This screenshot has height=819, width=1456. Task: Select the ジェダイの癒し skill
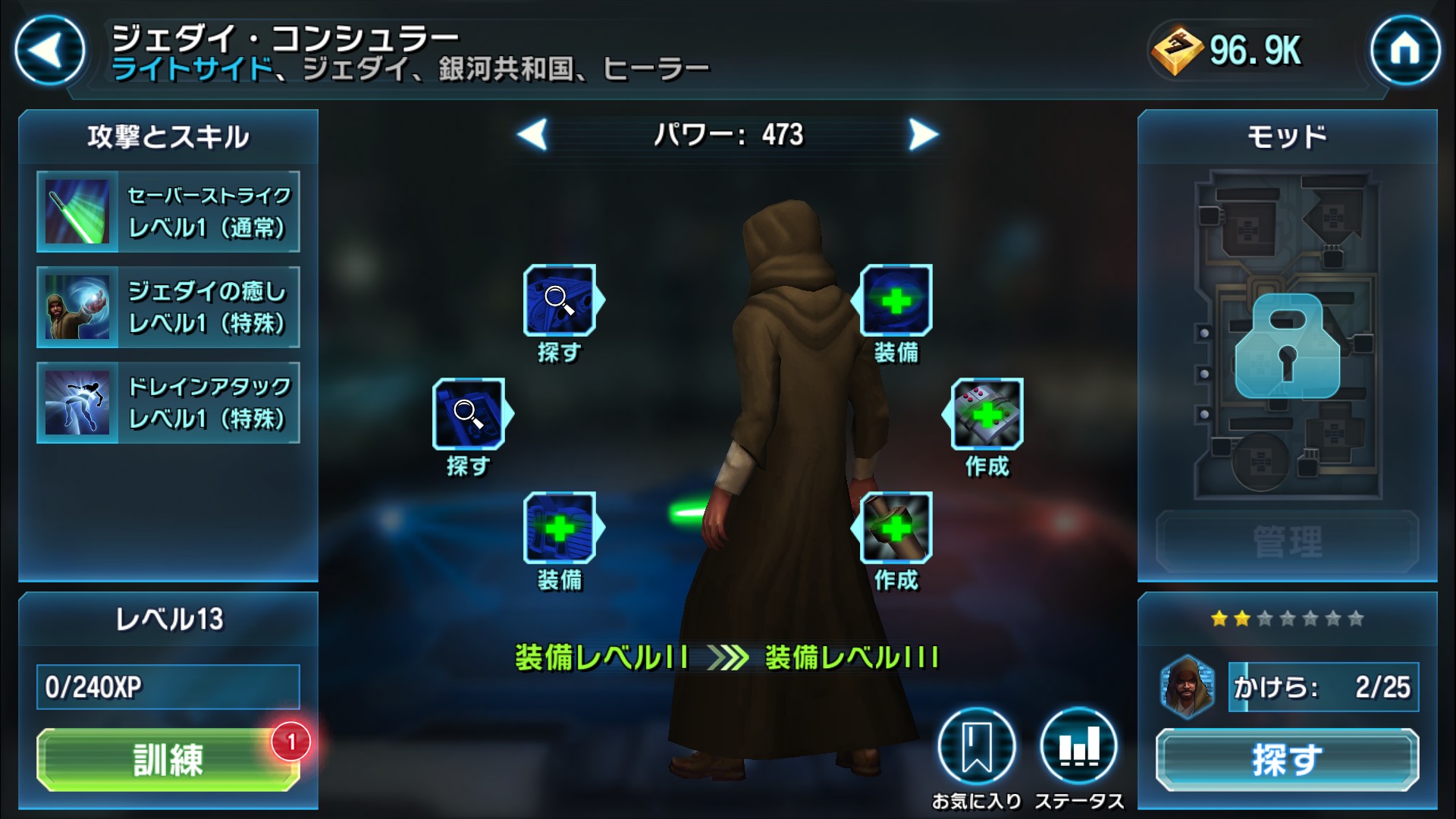(x=168, y=307)
